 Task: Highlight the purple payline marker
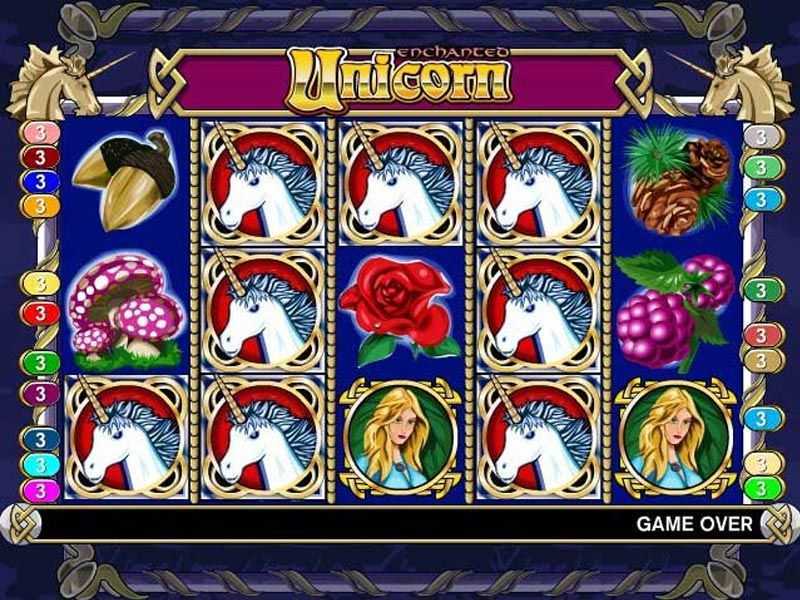tap(40, 393)
